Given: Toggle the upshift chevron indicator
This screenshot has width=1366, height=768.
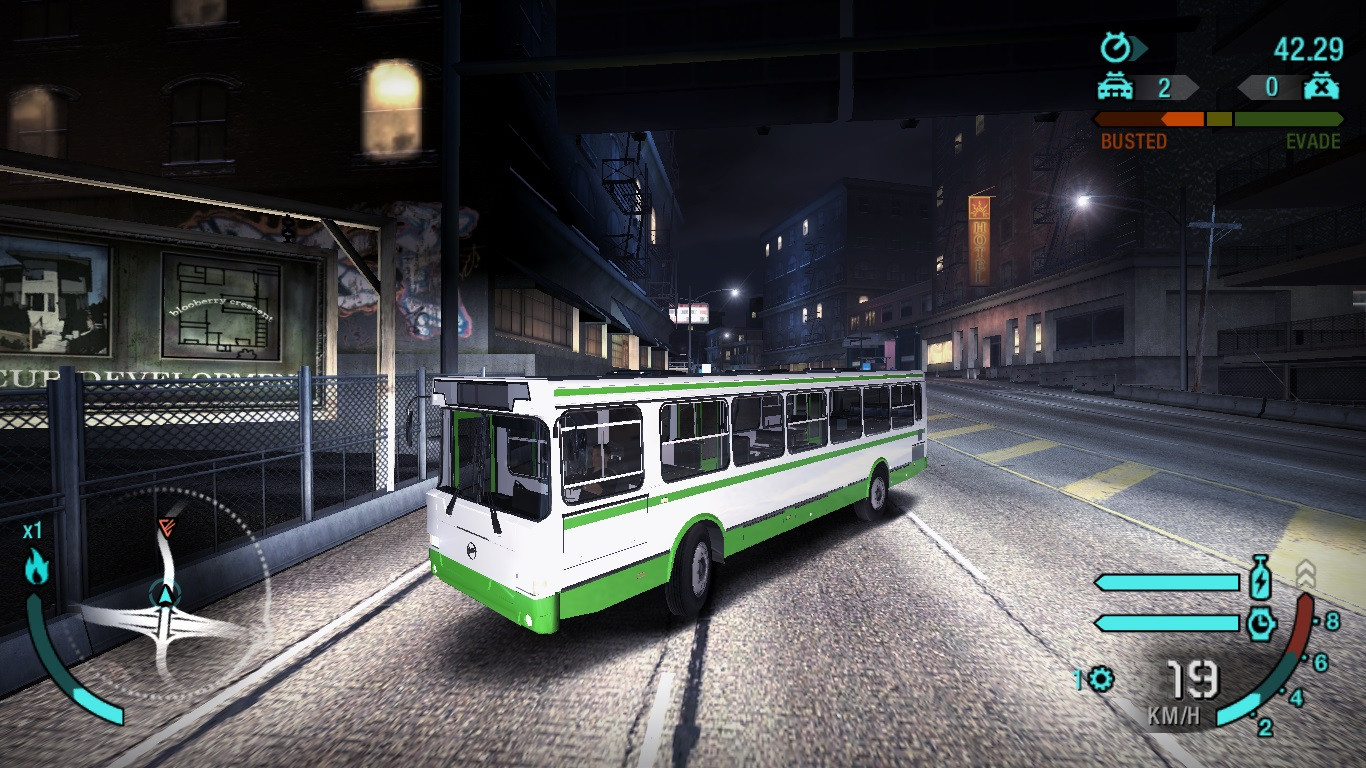Looking at the screenshot, I should 1306,571.
